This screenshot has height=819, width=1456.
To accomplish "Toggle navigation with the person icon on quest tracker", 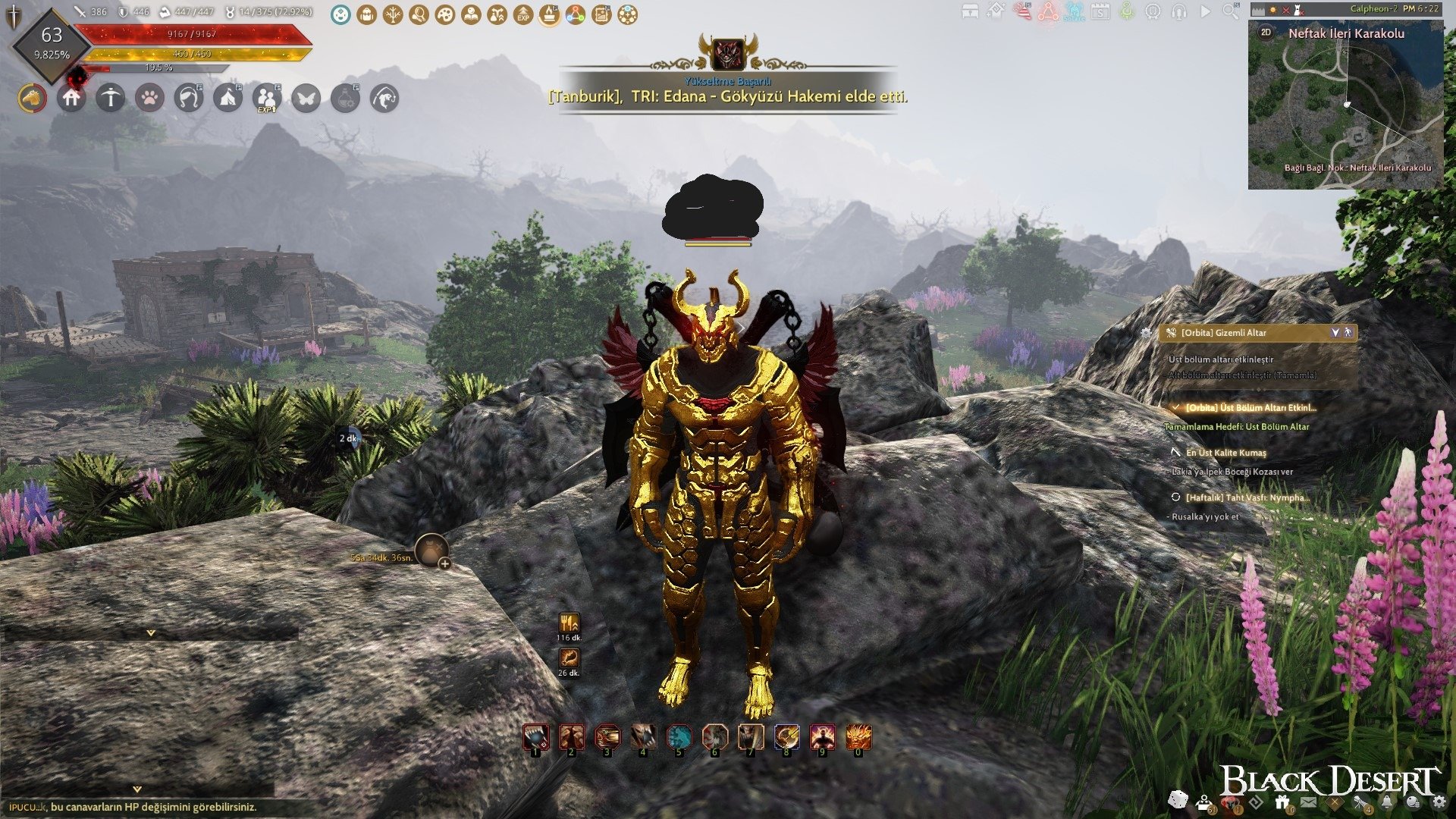I will (x=1348, y=334).
